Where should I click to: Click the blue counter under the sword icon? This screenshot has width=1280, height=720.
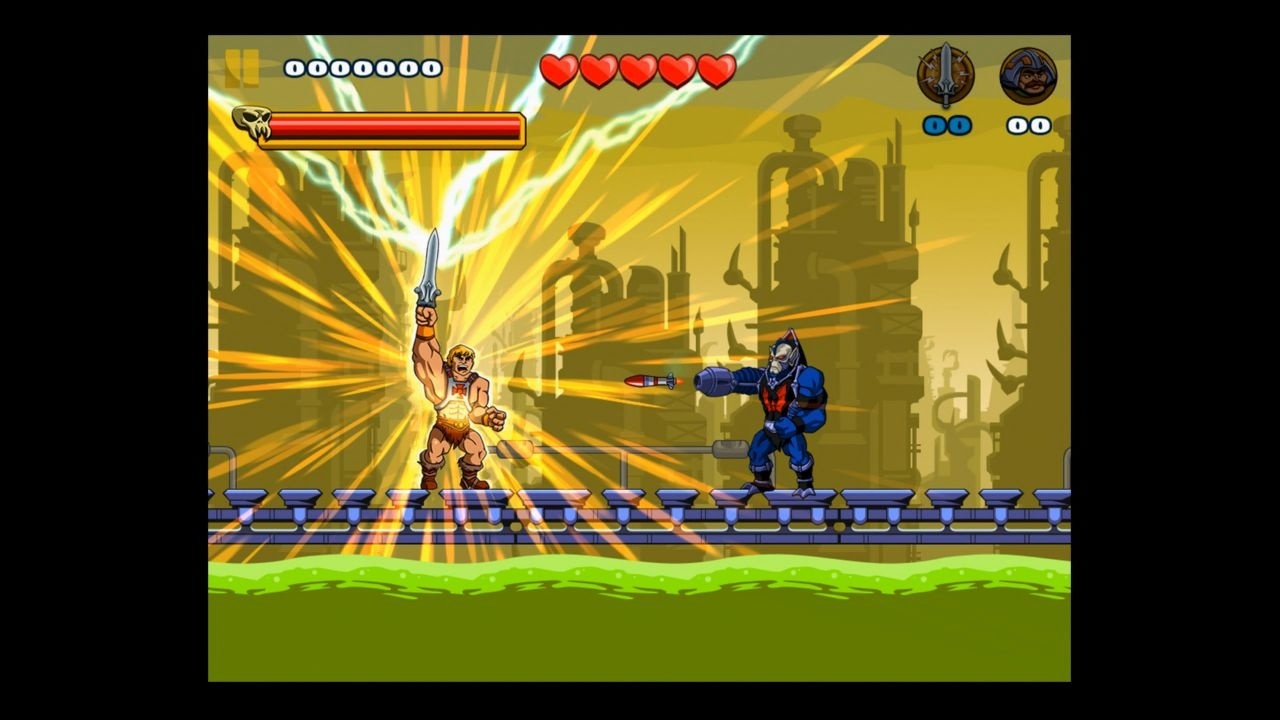[x=948, y=125]
